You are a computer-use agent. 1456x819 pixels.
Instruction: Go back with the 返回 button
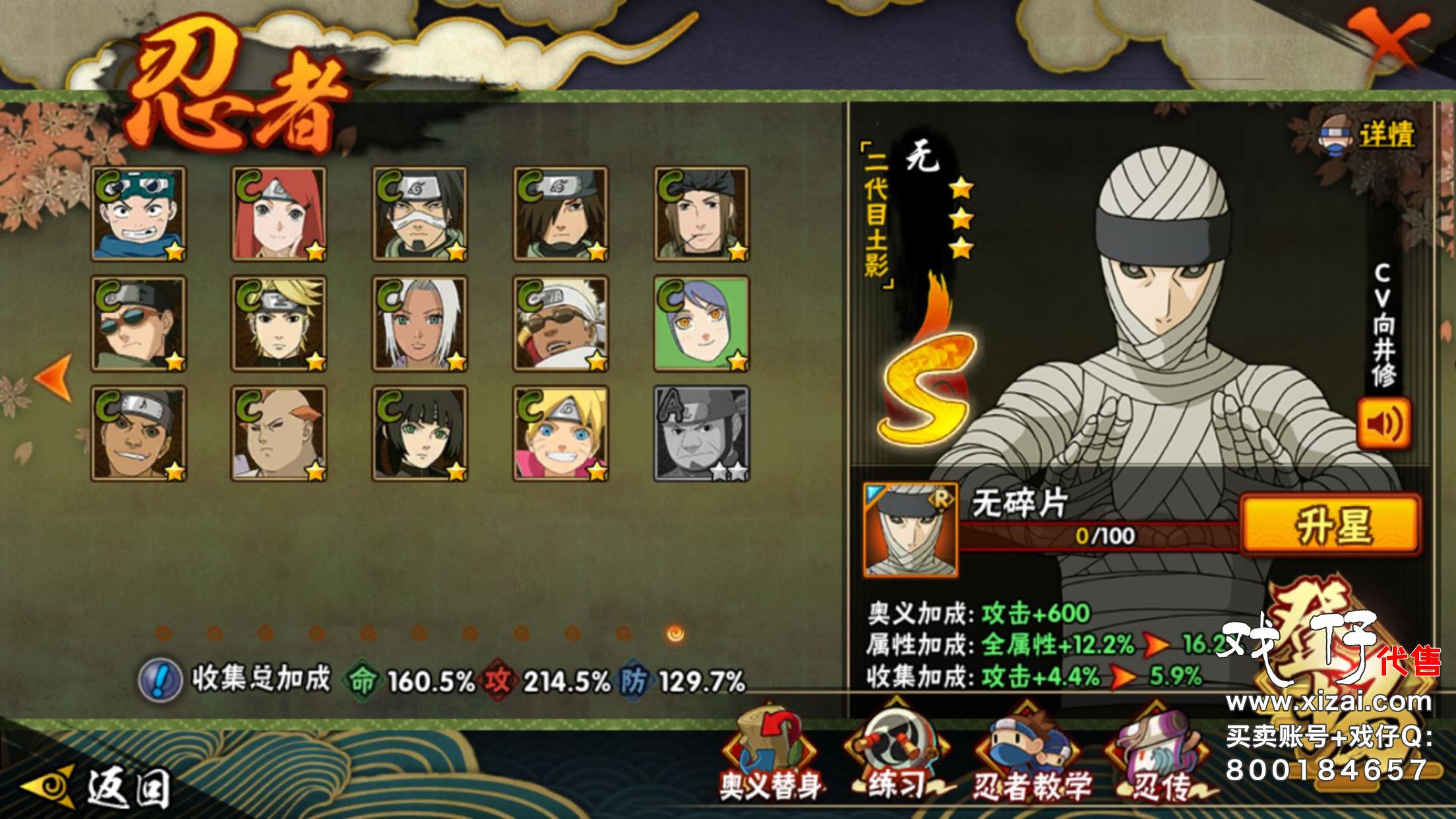pyautogui.click(x=99, y=787)
